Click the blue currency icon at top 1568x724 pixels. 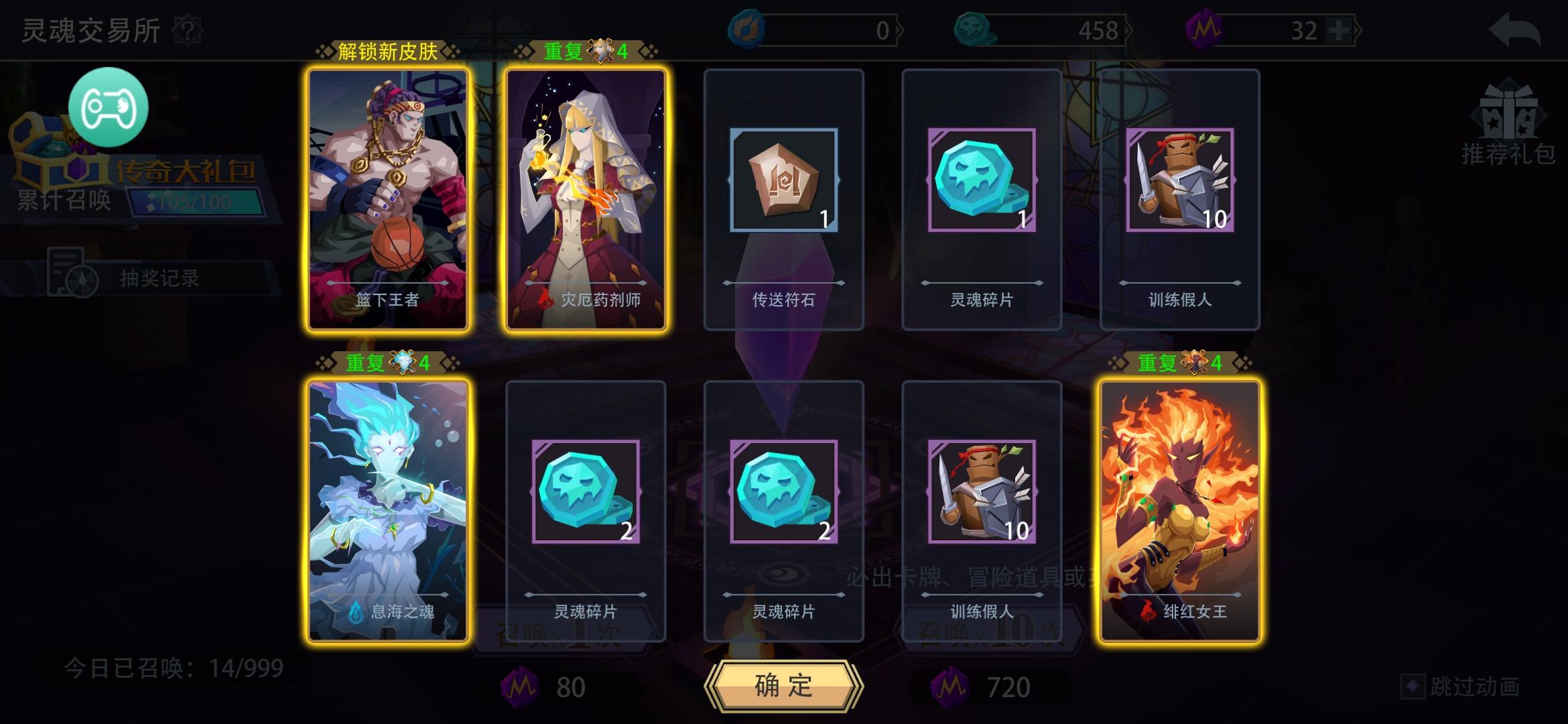tap(746, 29)
